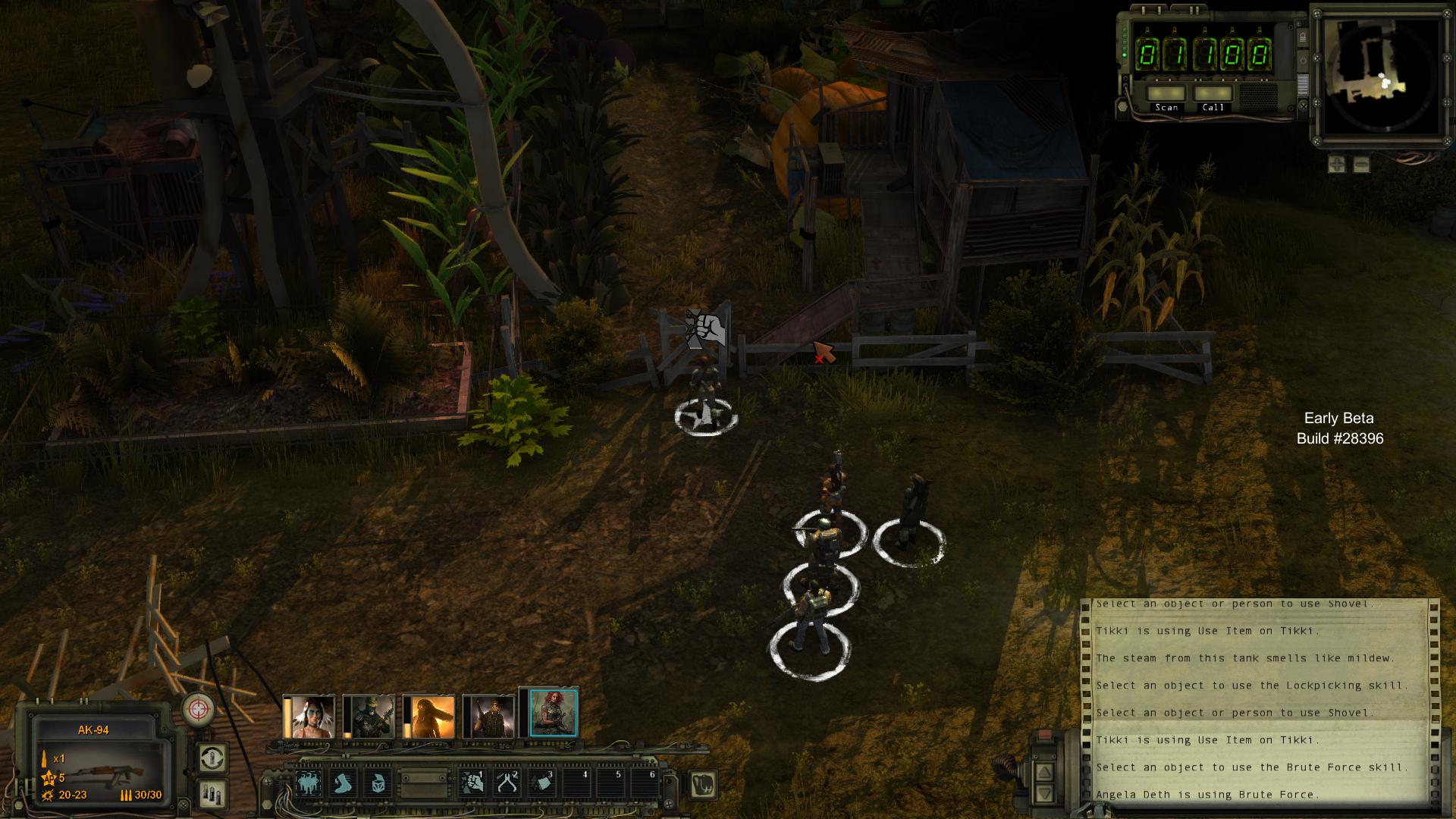Click the reload weapon button
Screen dimensions: 1456x819
pyautogui.click(x=212, y=758)
